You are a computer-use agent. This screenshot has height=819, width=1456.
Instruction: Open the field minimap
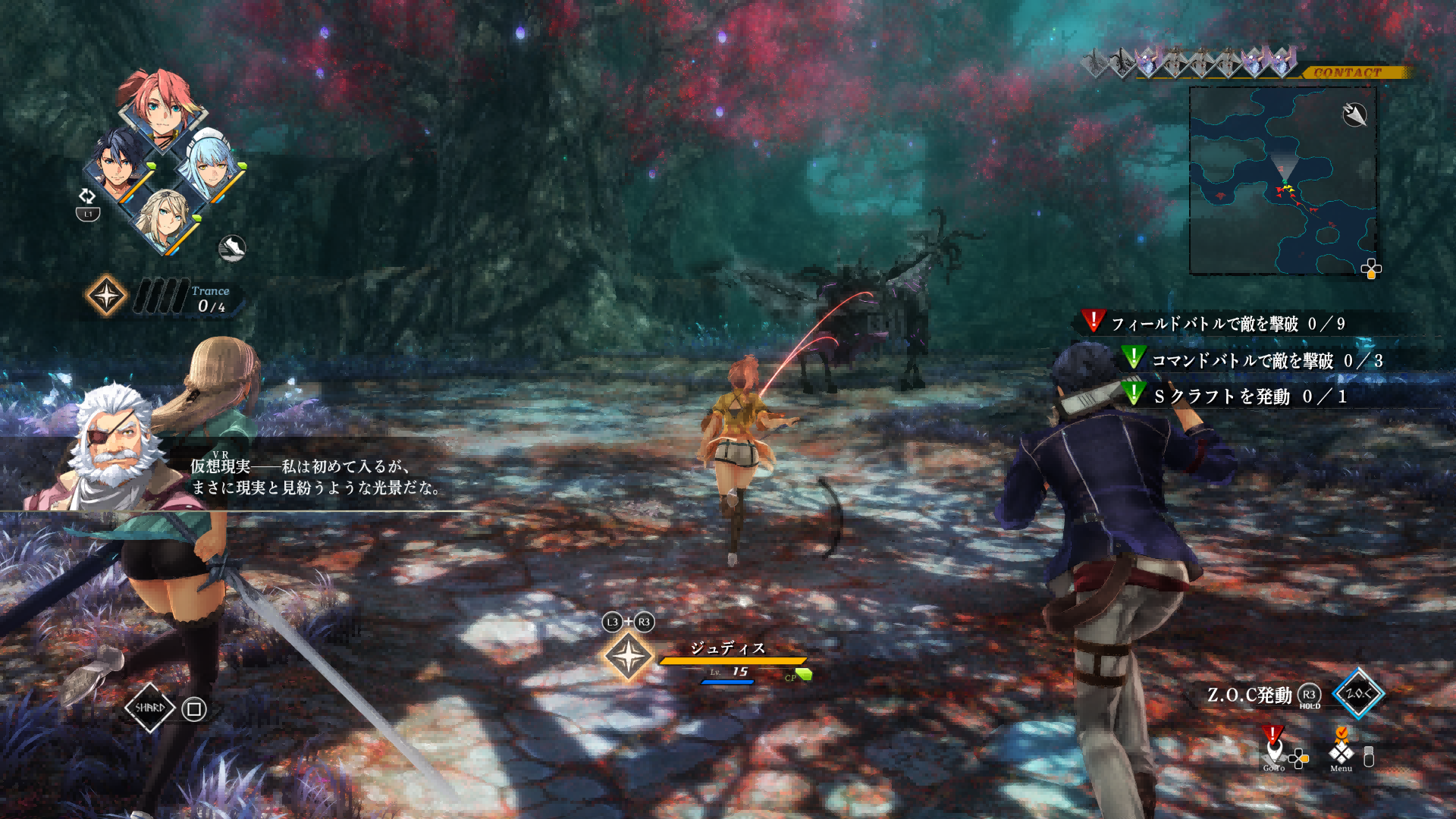coord(1282,180)
